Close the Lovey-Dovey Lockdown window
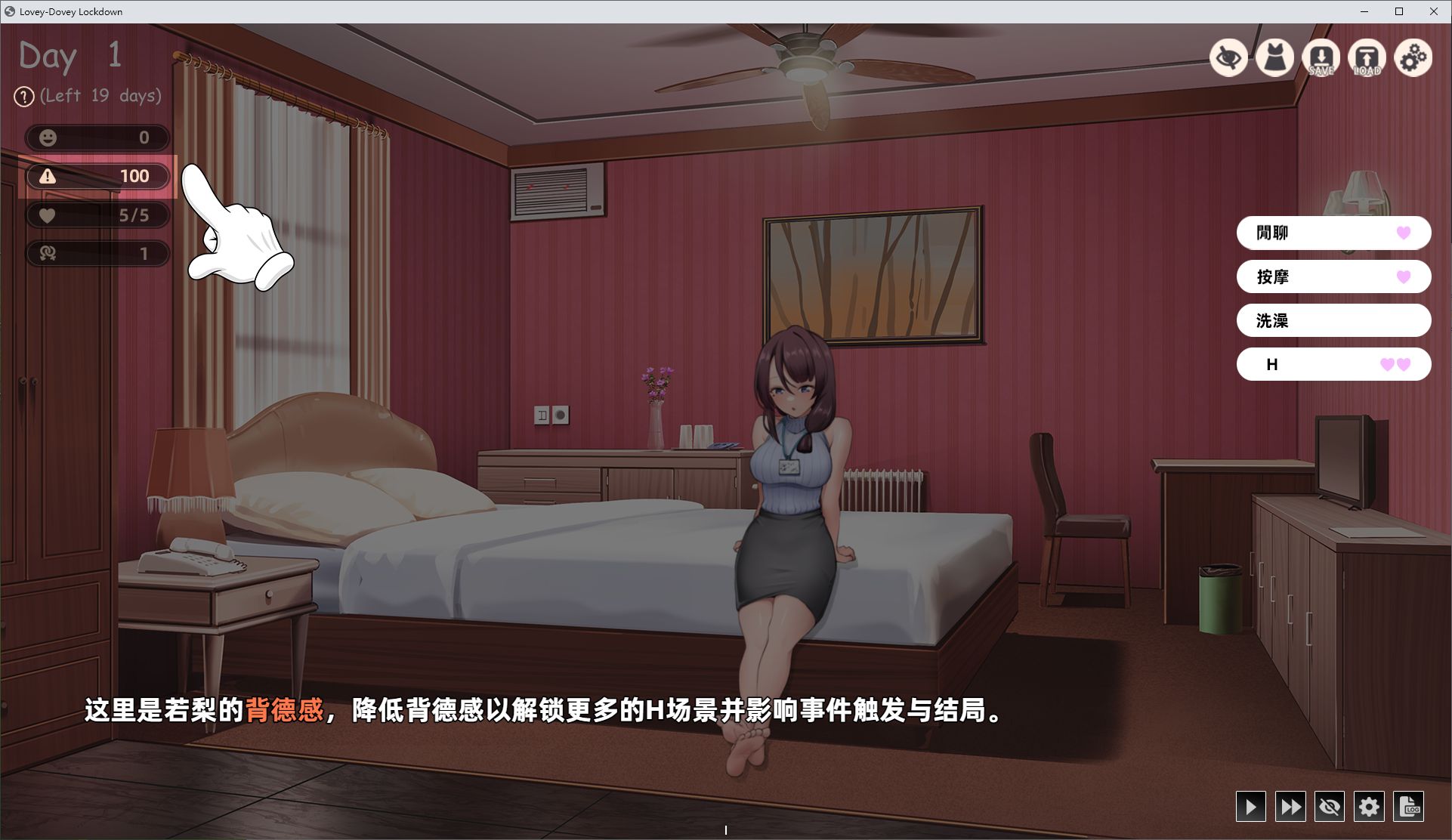This screenshot has height=840, width=1452. (1433, 11)
